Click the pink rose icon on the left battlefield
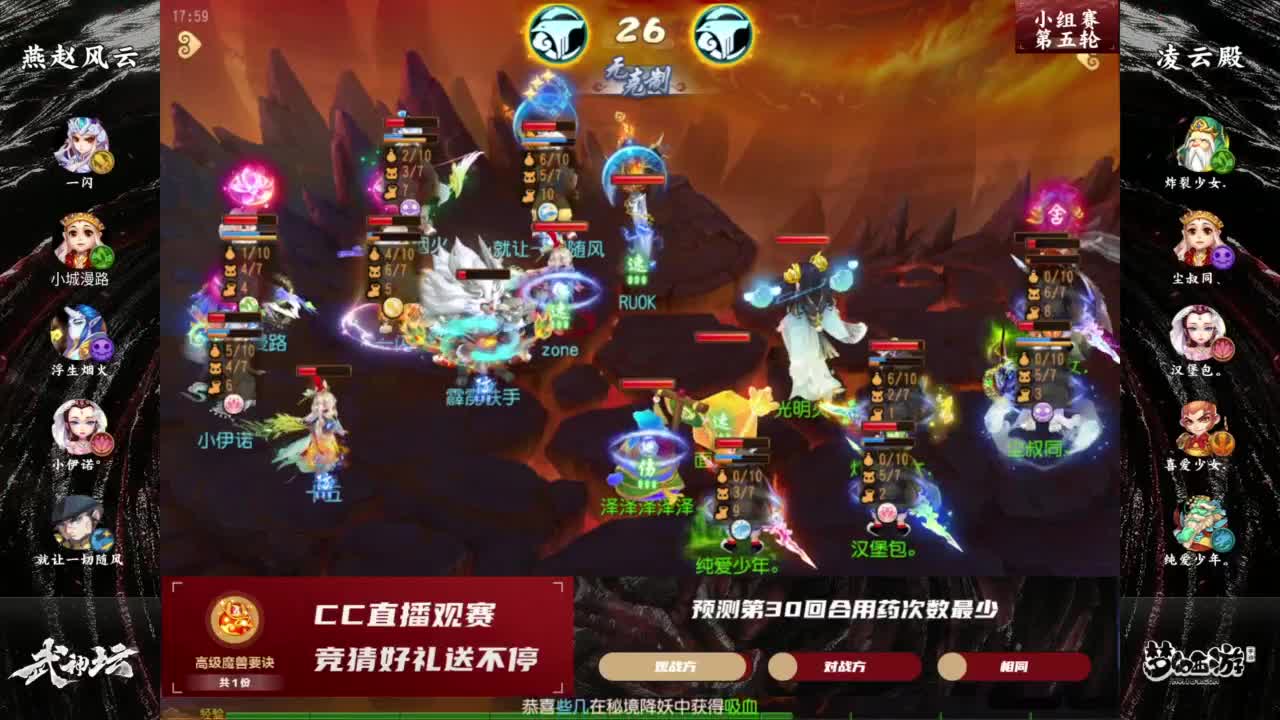The height and width of the screenshot is (720, 1280). 250,185
